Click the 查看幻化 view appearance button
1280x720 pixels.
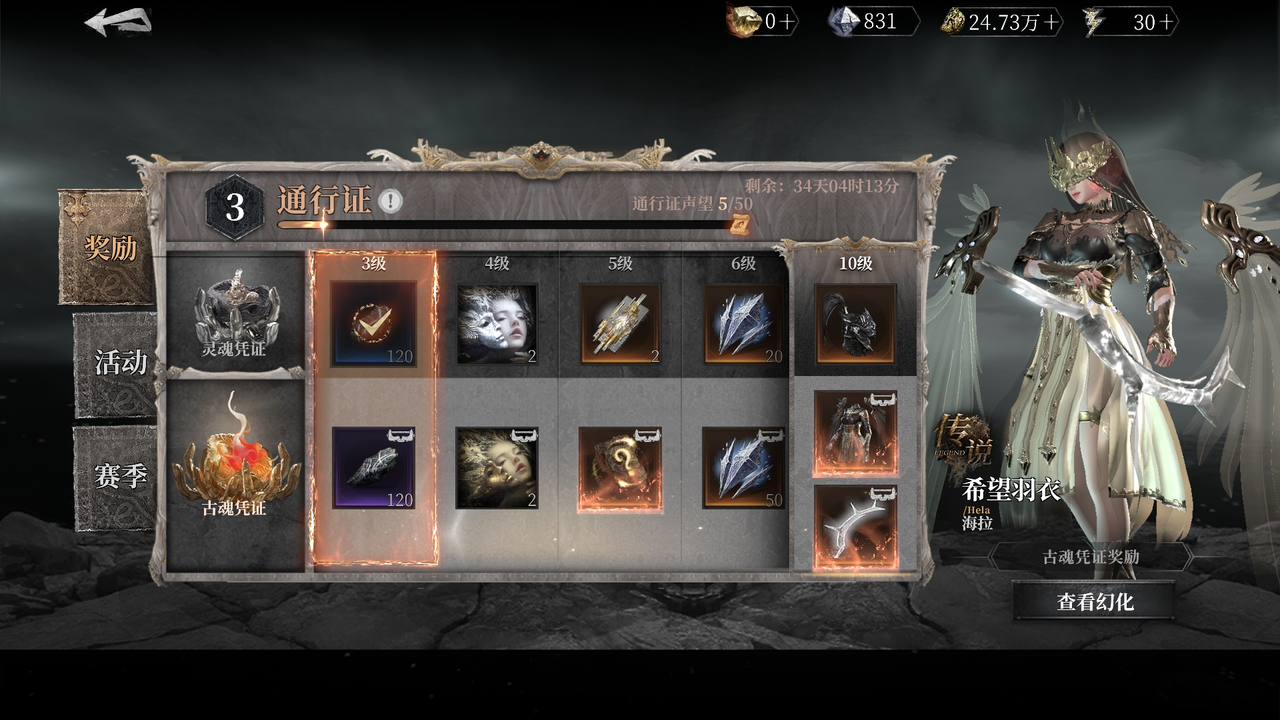pos(1094,601)
